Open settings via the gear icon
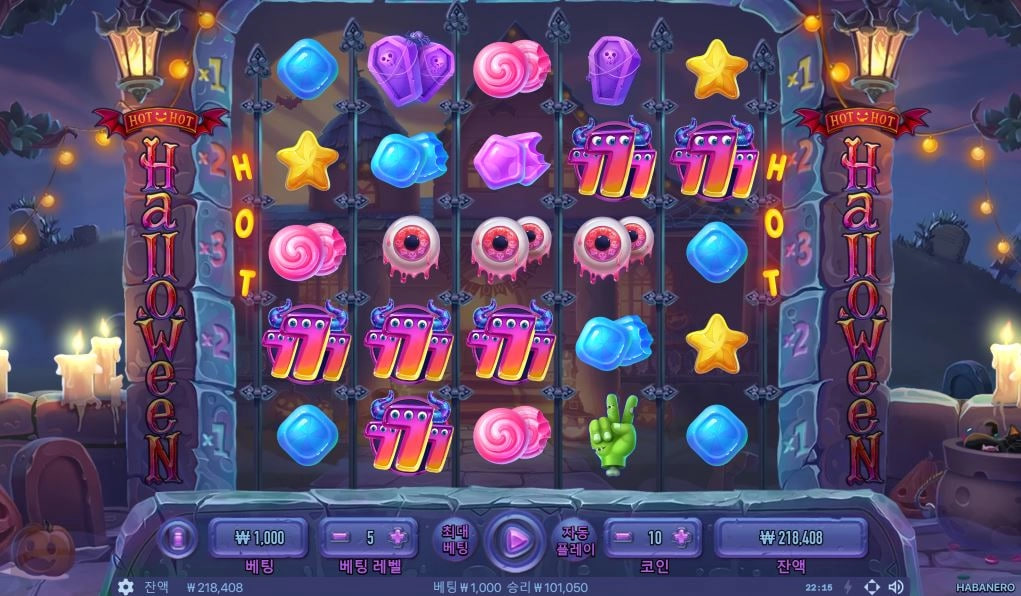Image resolution: width=1021 pixels, height=596 pixels. point(126,587)
